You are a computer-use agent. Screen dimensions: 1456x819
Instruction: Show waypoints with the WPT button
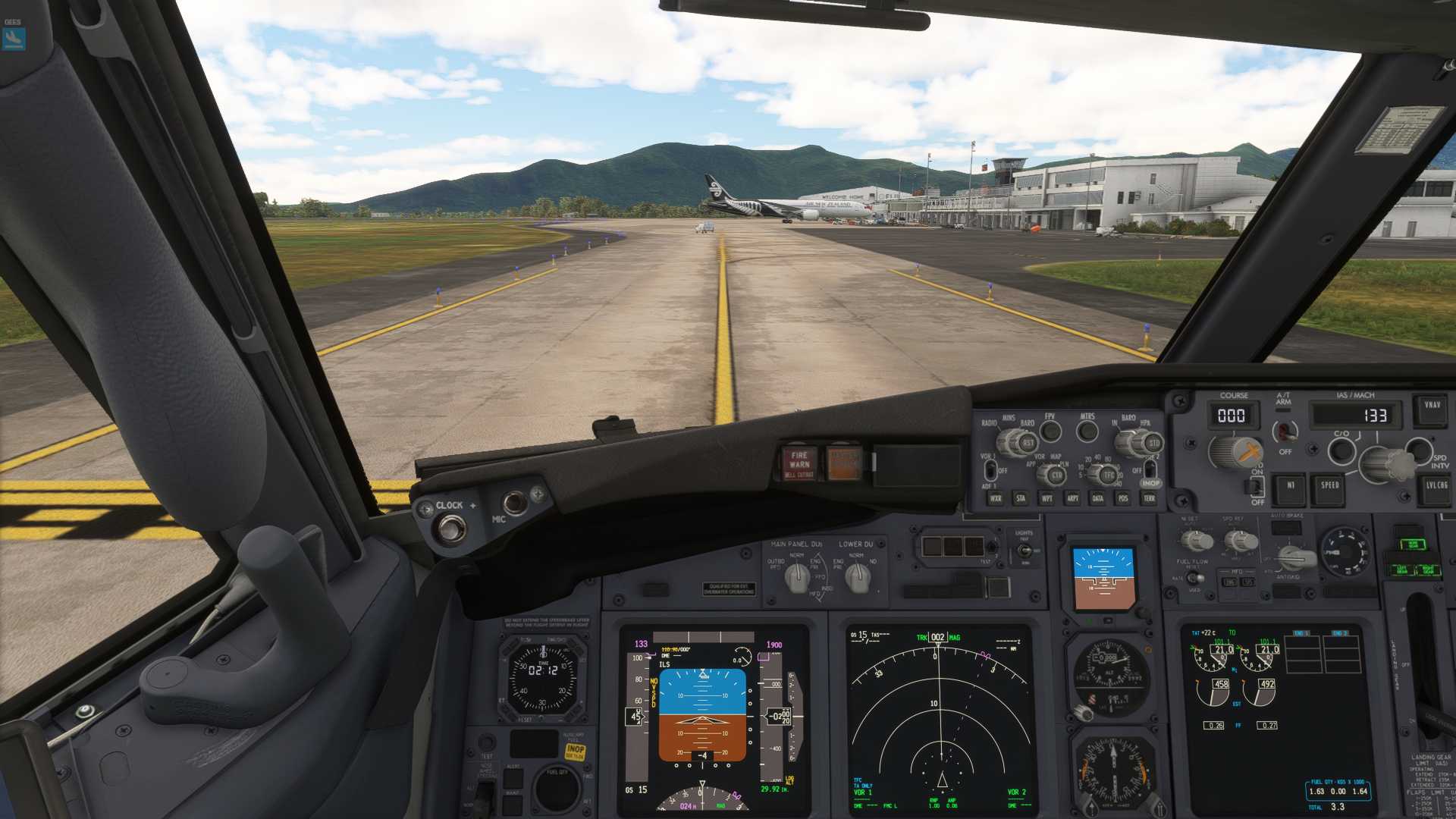(1046, 498)
